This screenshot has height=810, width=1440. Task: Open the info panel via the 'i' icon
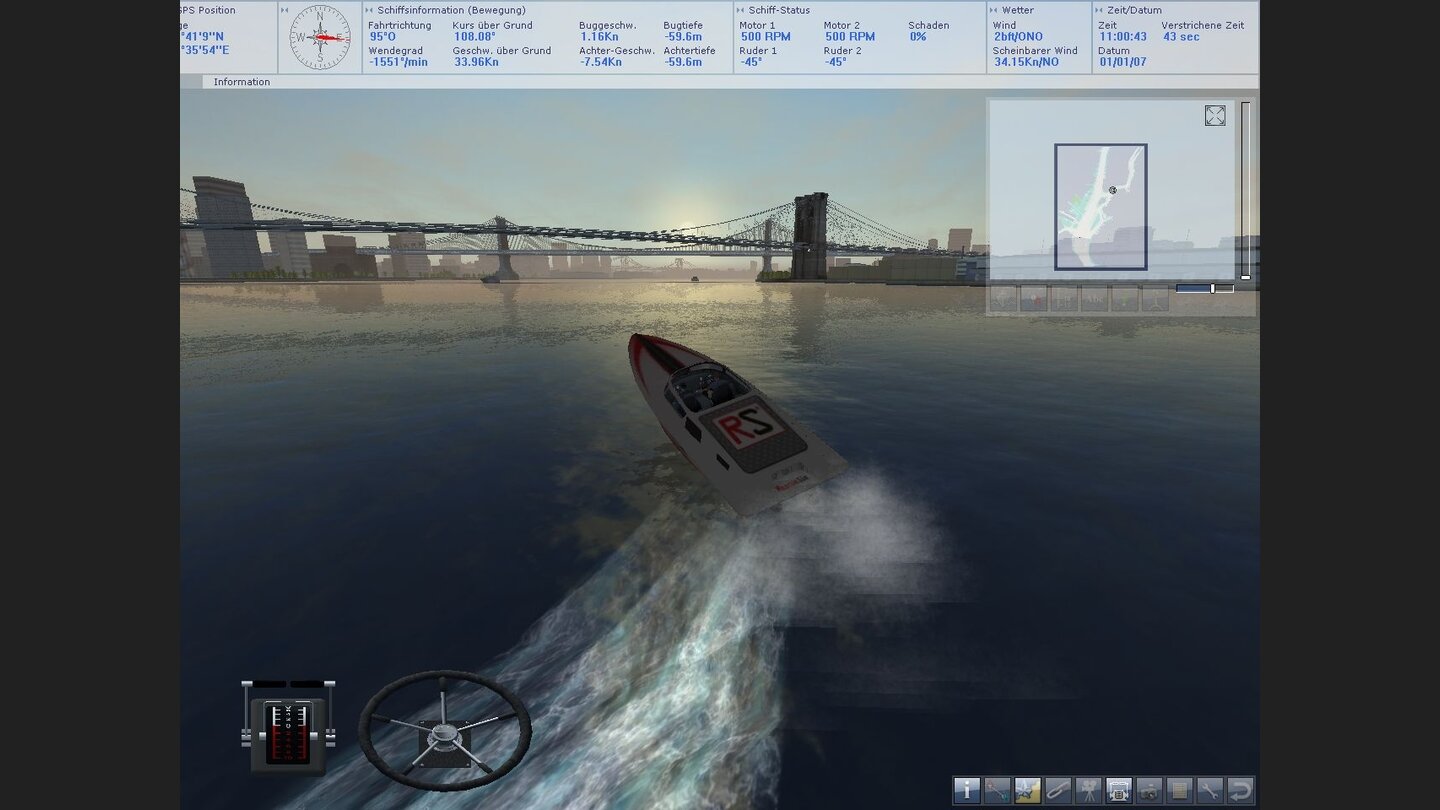tap(967, 791)
